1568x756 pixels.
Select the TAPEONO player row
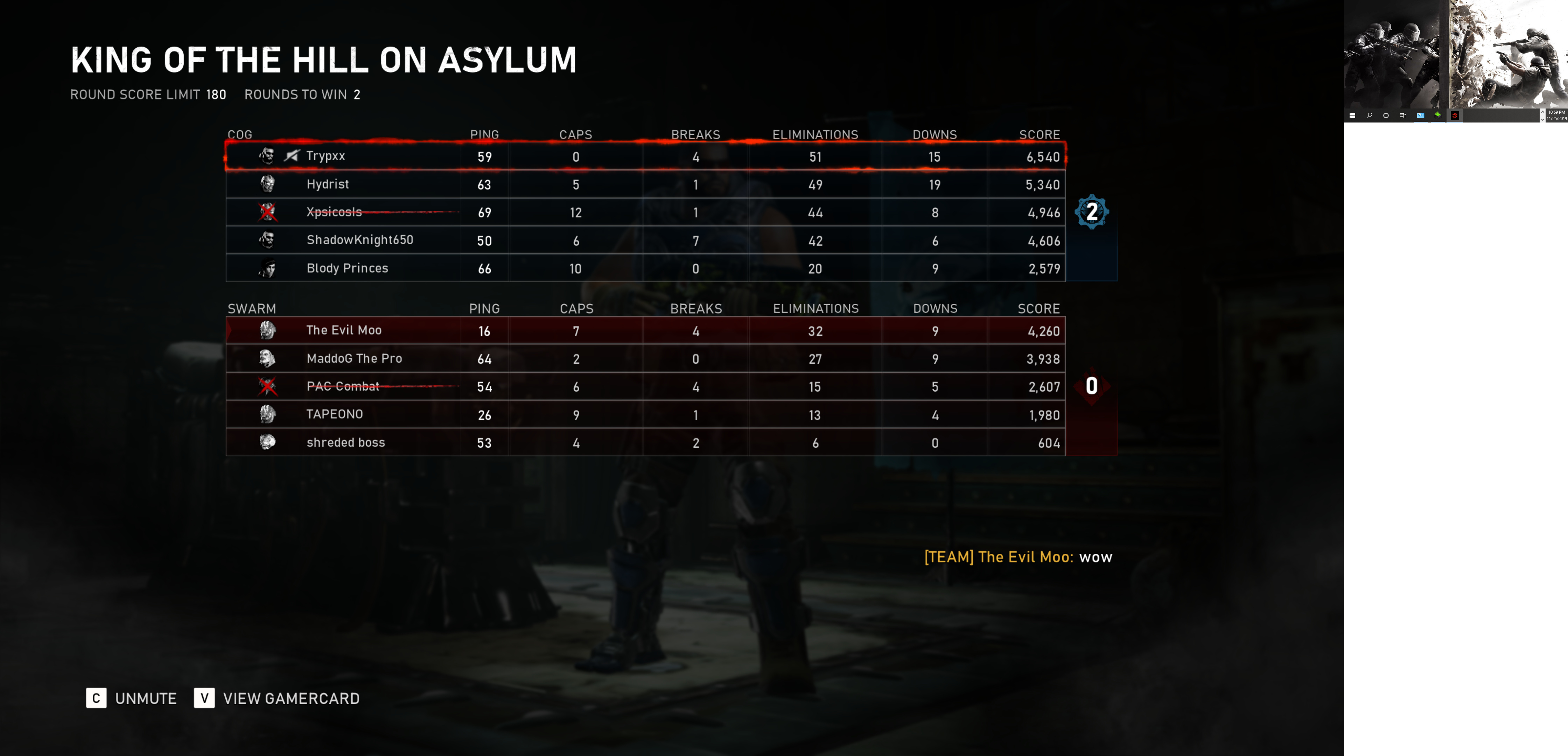[645, 414]
